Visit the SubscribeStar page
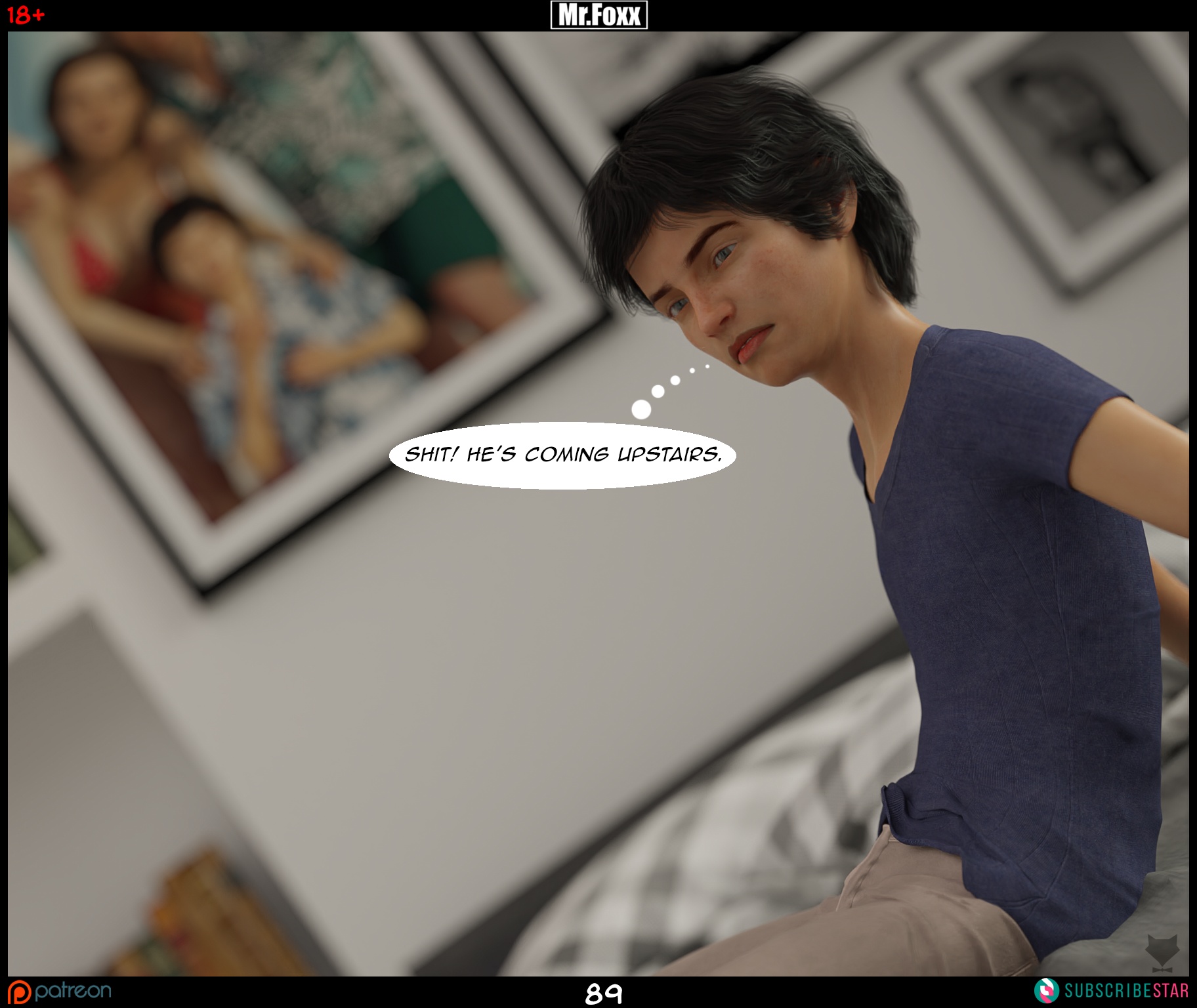 (x=1112, y=990)
